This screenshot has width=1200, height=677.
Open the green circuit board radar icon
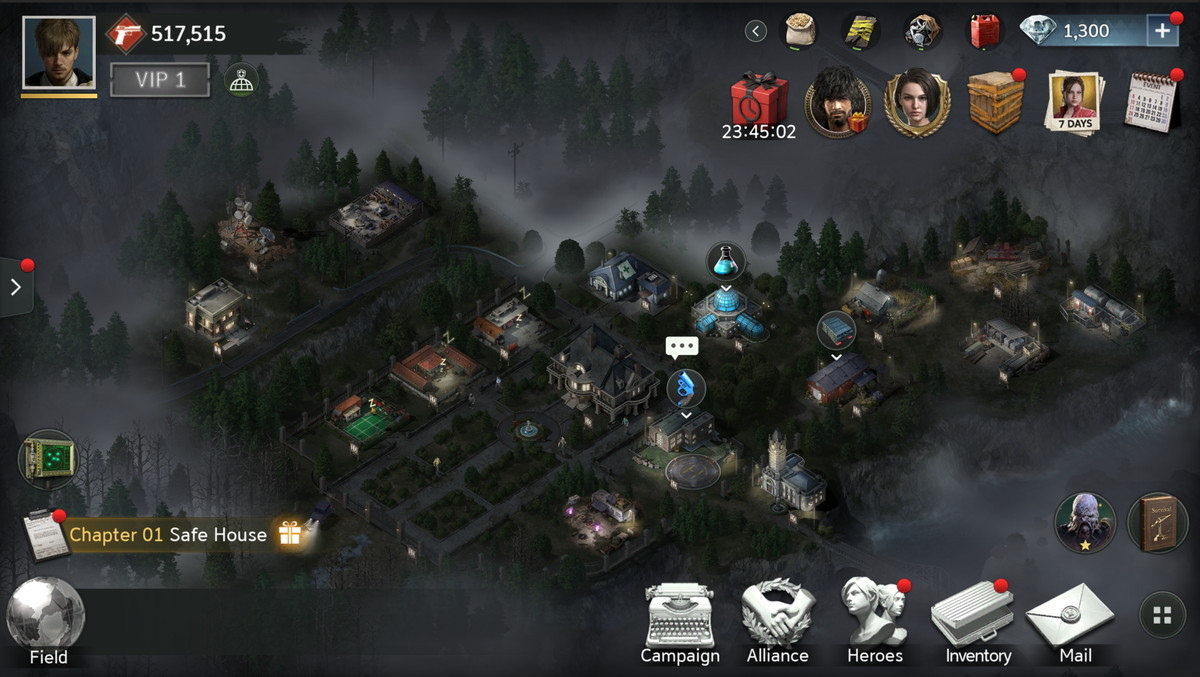coord(47,459)
